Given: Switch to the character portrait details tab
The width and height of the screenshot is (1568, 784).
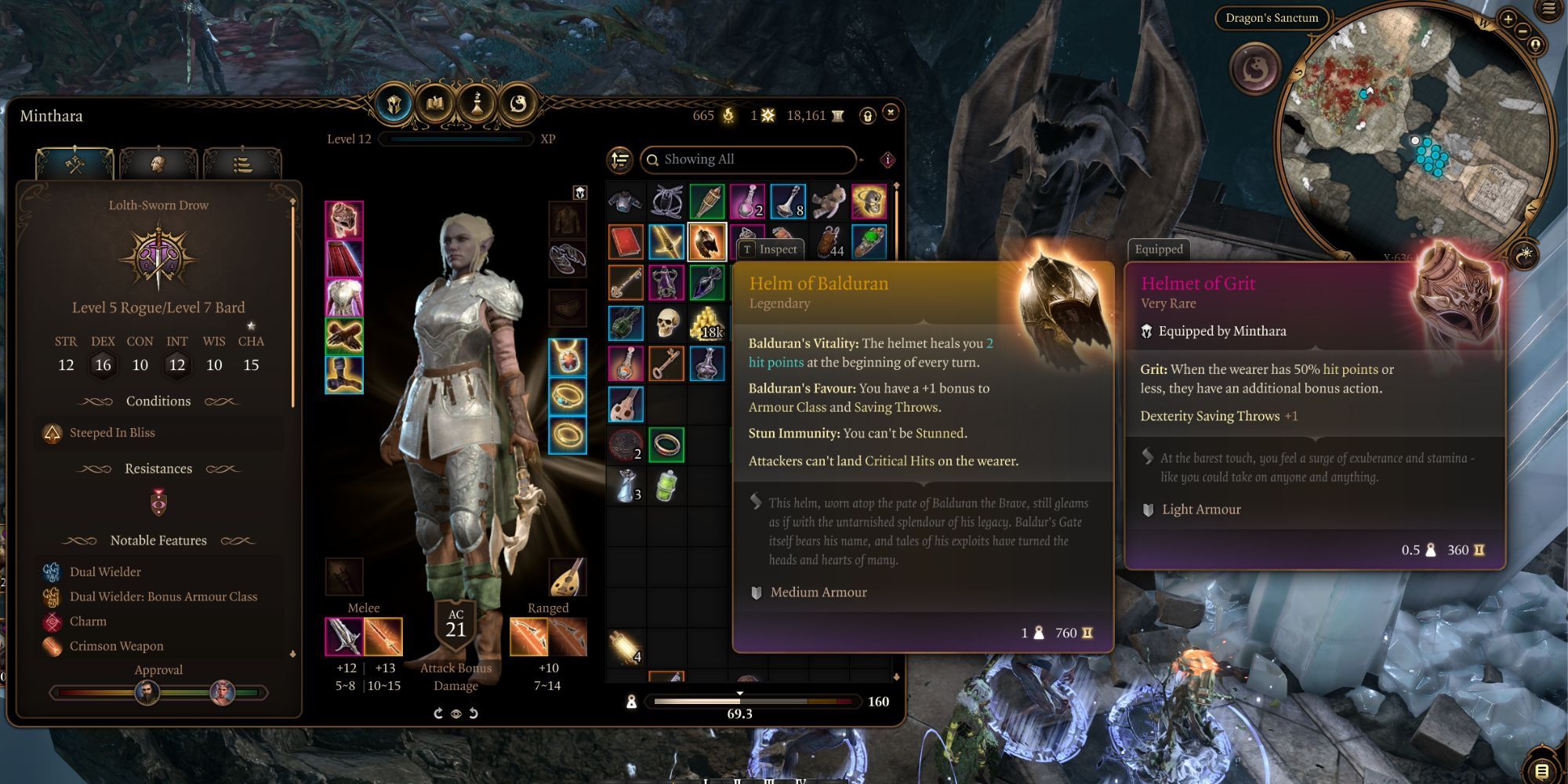Looking at the screenshot, I should (x=158, y=163).
